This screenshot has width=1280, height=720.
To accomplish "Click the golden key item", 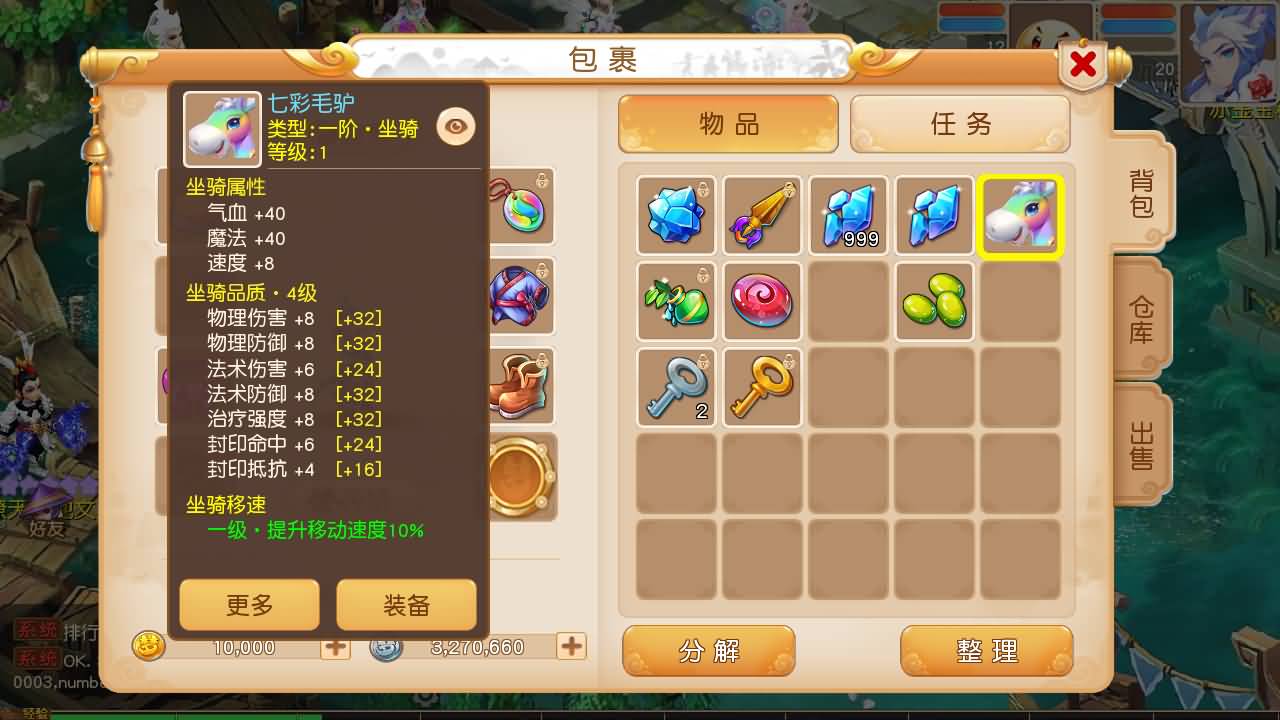I will pos(762,387).
